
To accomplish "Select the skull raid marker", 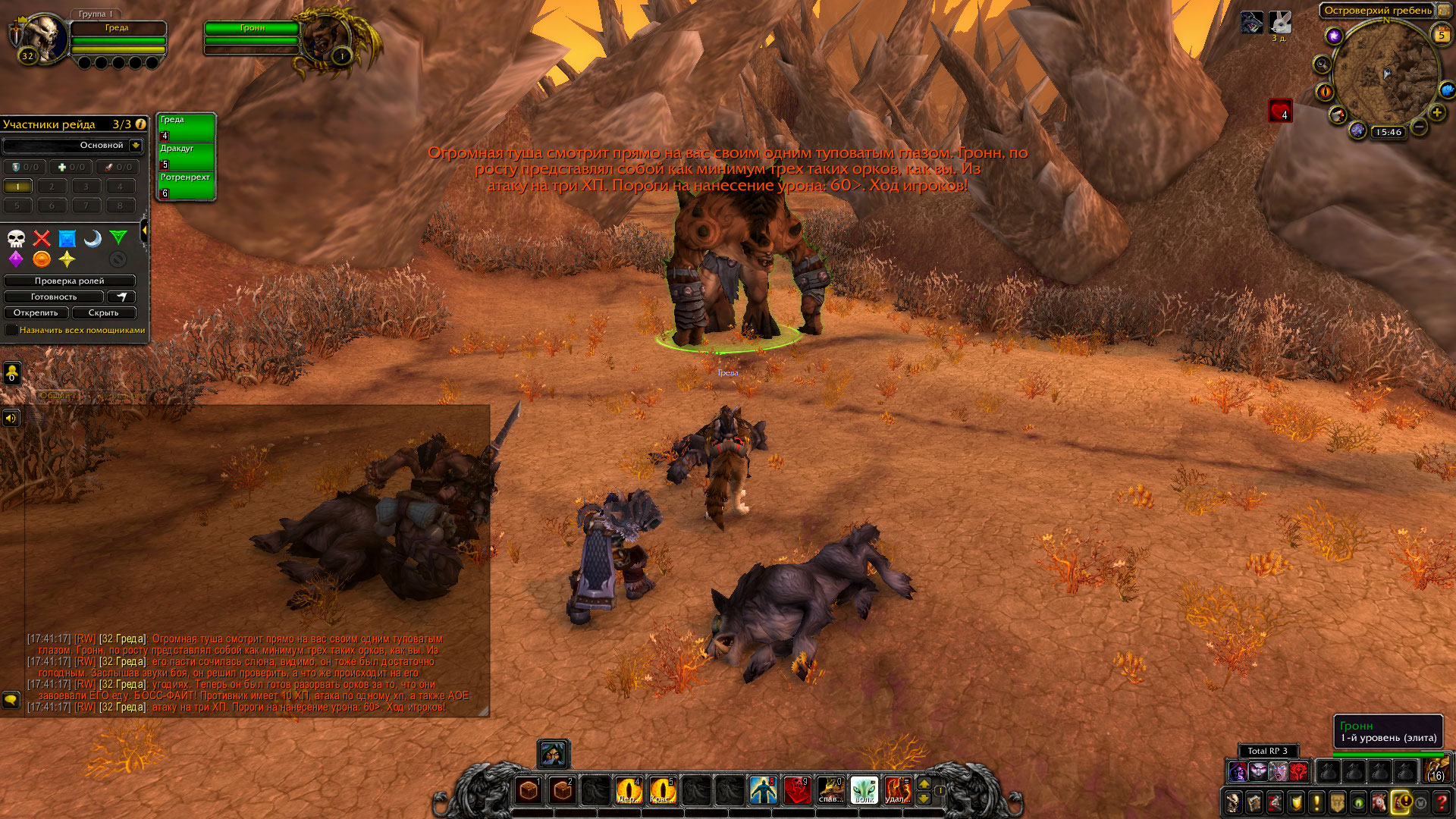I will (16, 239).
